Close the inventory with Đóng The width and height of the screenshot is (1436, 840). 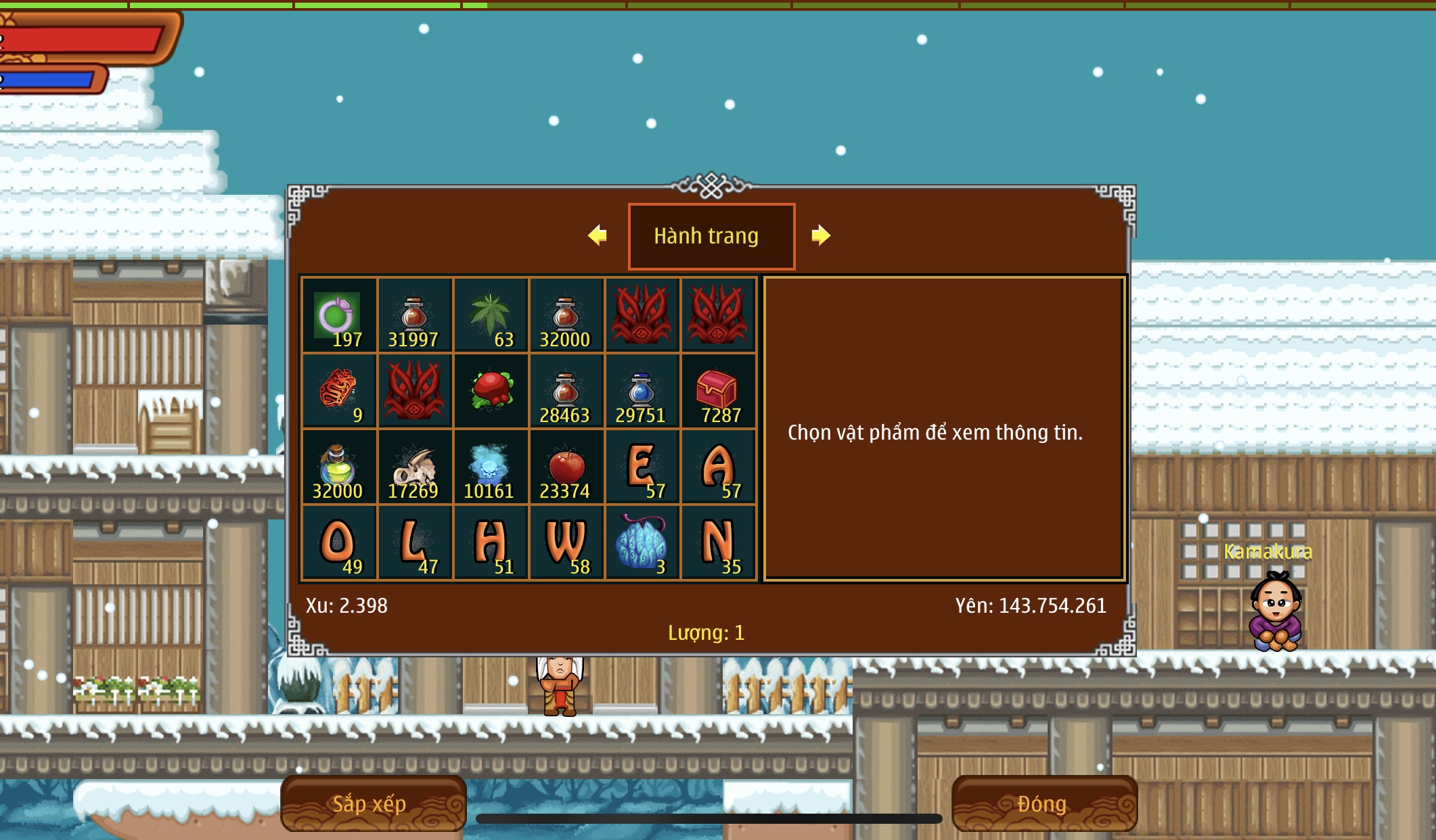coord(1044,803)
